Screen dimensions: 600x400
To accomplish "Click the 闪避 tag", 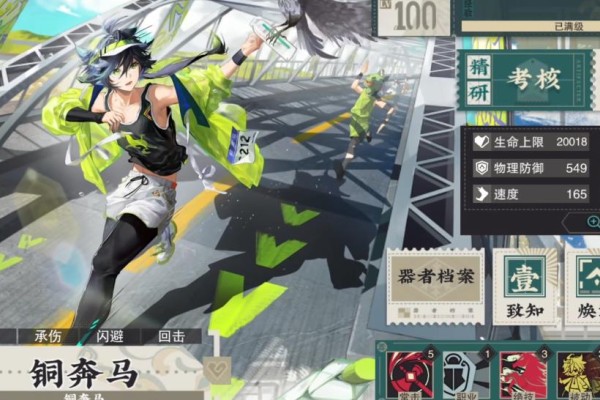I will click(112, 336).
